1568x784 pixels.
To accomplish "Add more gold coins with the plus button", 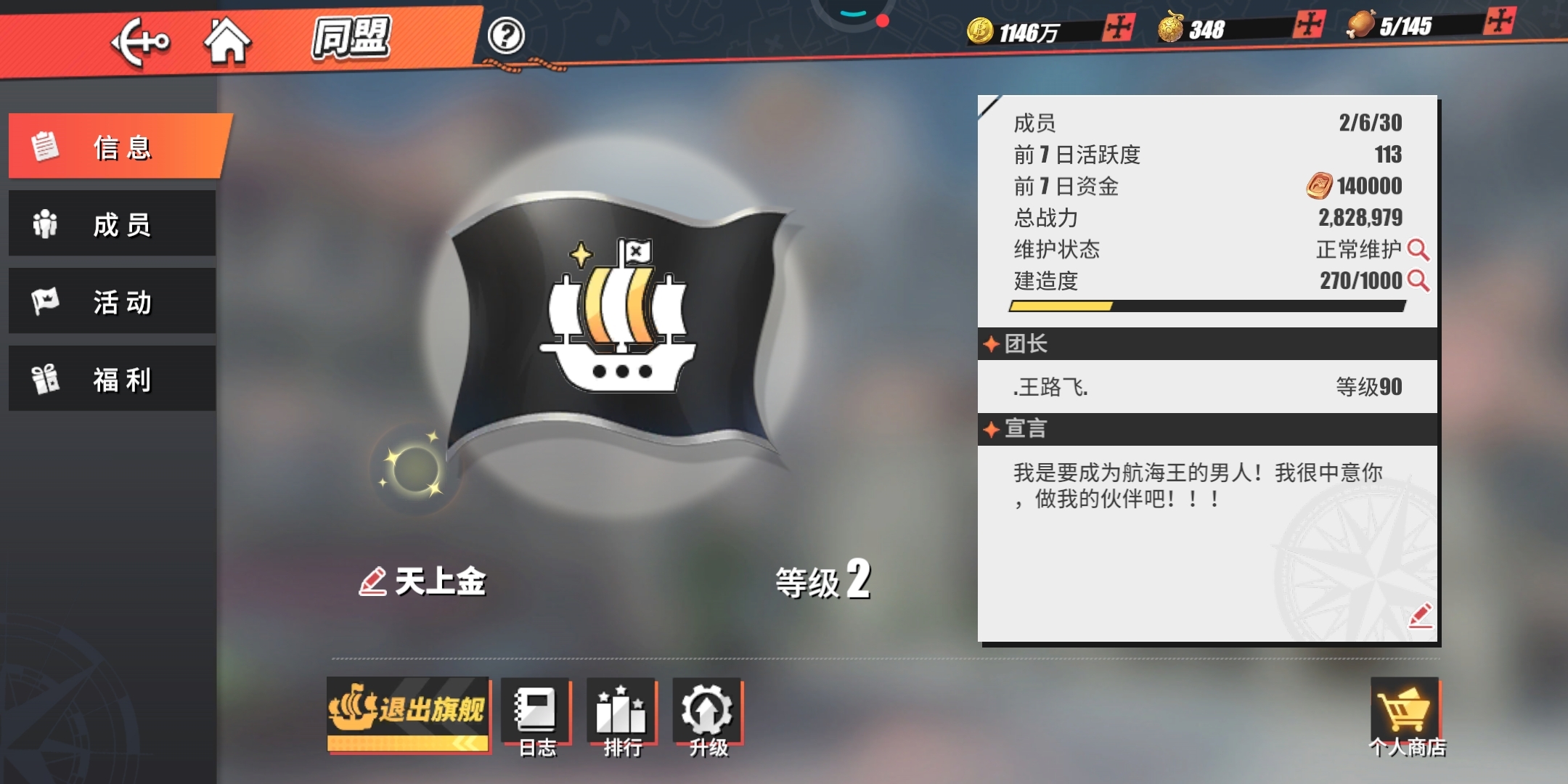I will (1118, 28).
